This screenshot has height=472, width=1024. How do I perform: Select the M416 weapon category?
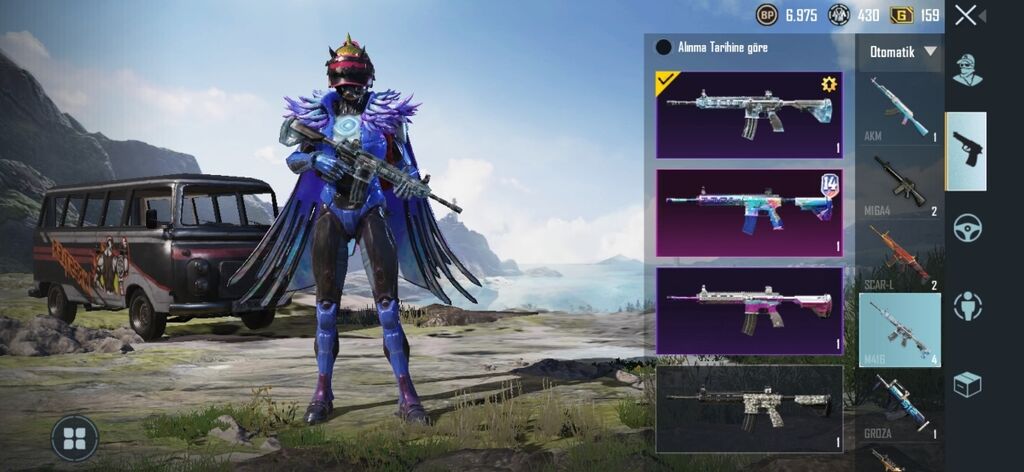tap(899, 330)
